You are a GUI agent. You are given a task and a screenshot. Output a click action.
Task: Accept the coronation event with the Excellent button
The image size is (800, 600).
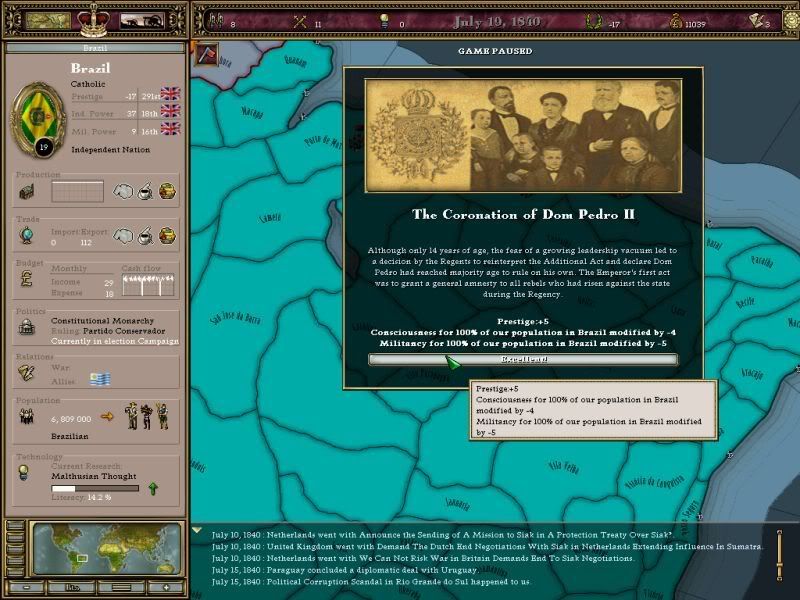(522, 359)
